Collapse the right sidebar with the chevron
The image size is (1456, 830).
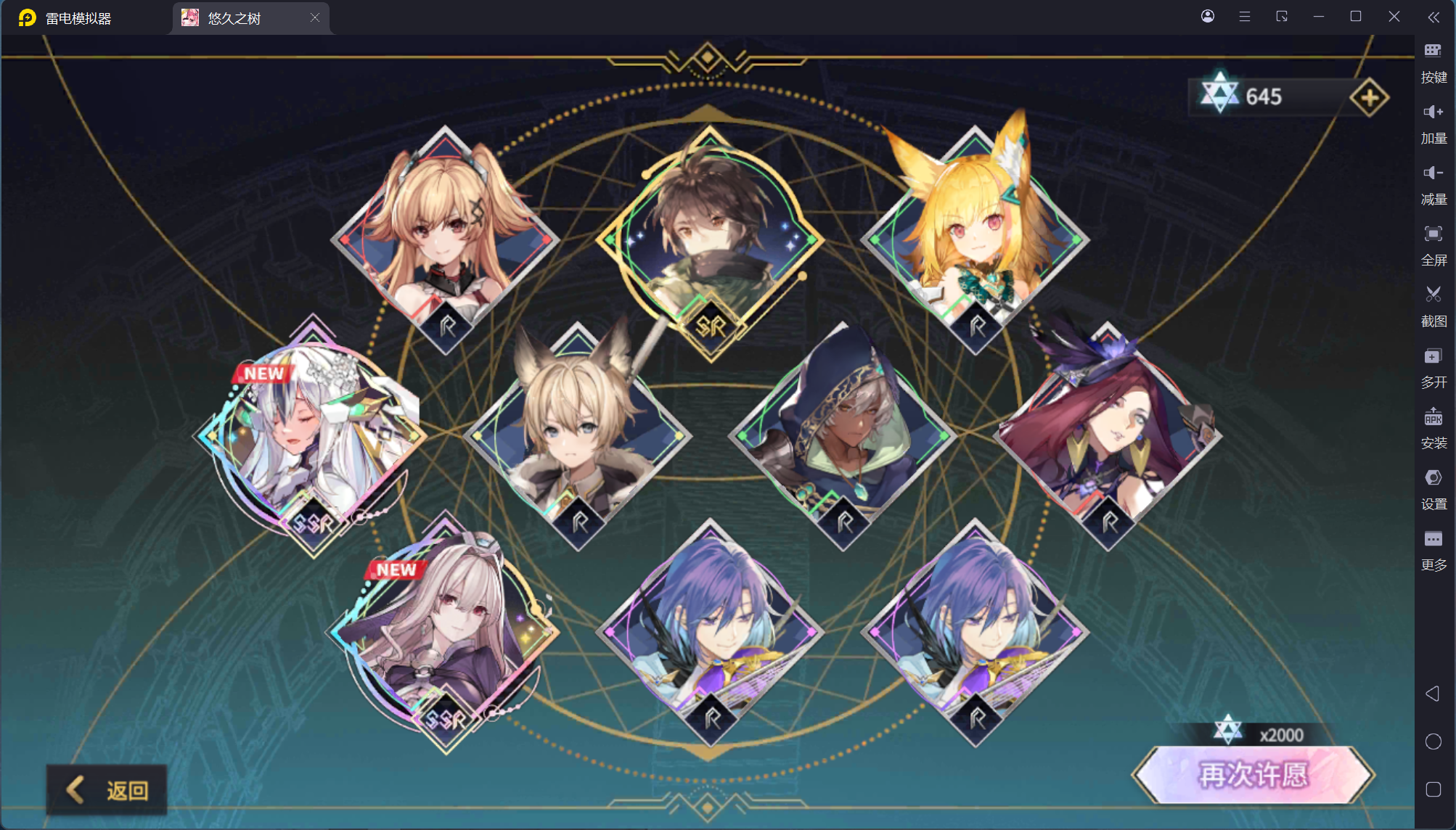(1433, 17)
